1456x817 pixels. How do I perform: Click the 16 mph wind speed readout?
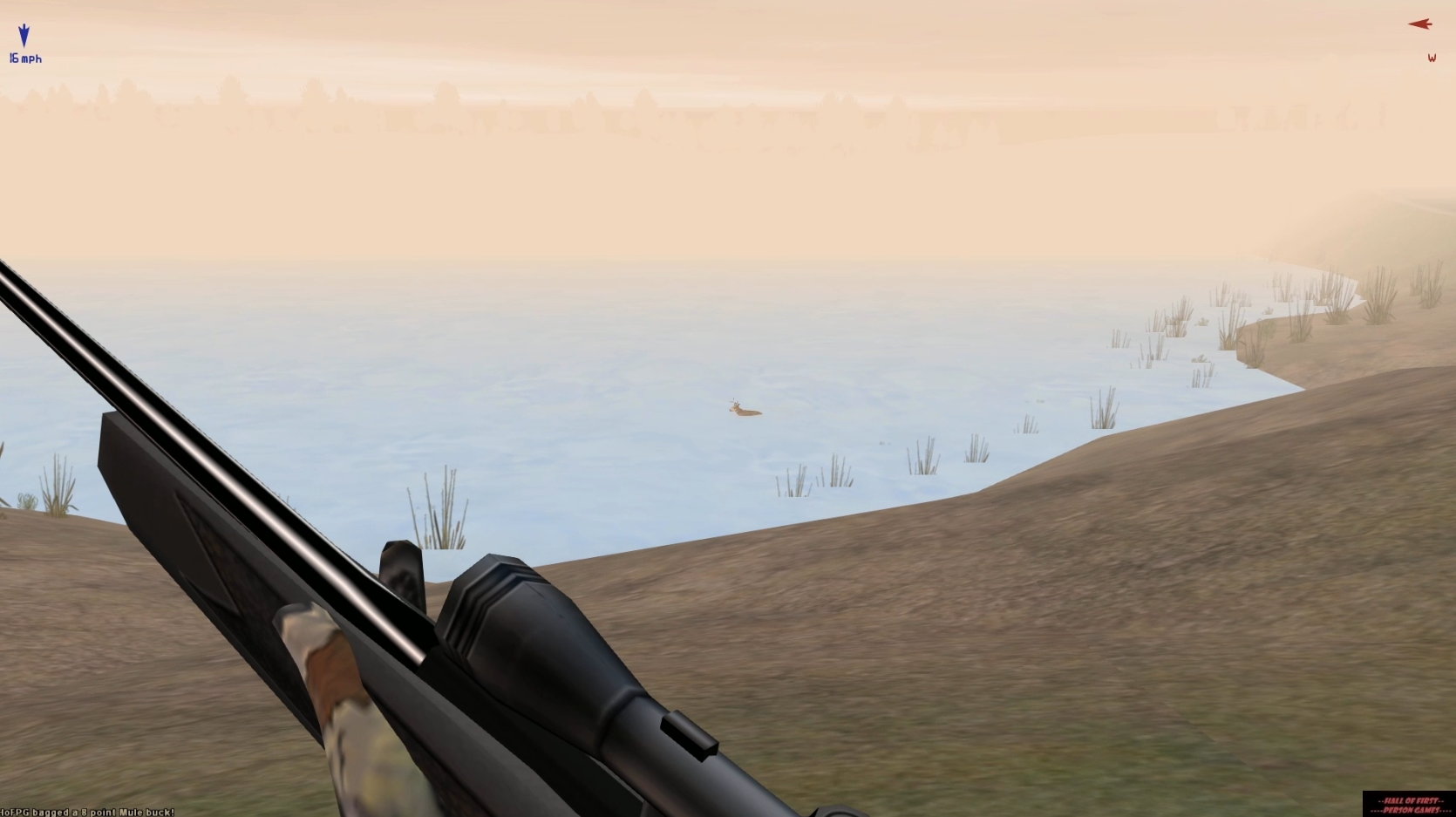coord(24,59)
